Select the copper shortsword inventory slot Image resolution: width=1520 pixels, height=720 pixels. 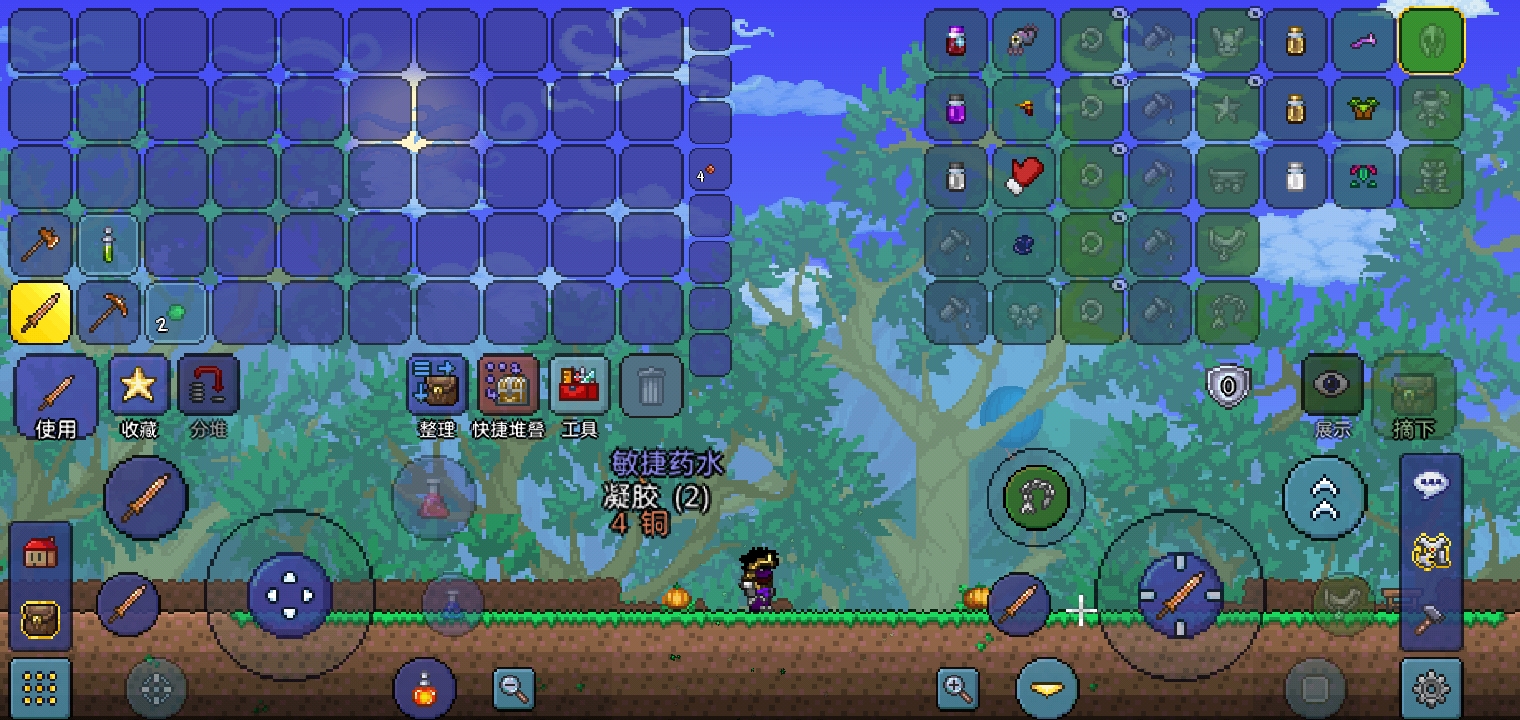tap(41, 313)
